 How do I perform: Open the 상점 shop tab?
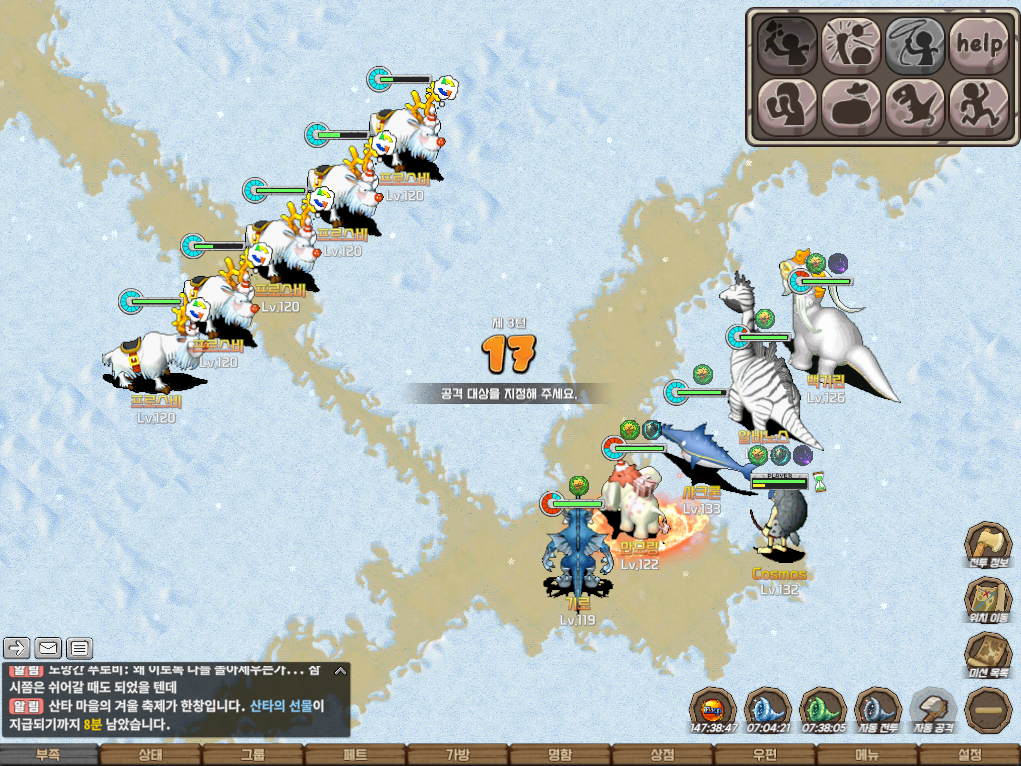tap(662, 755)
